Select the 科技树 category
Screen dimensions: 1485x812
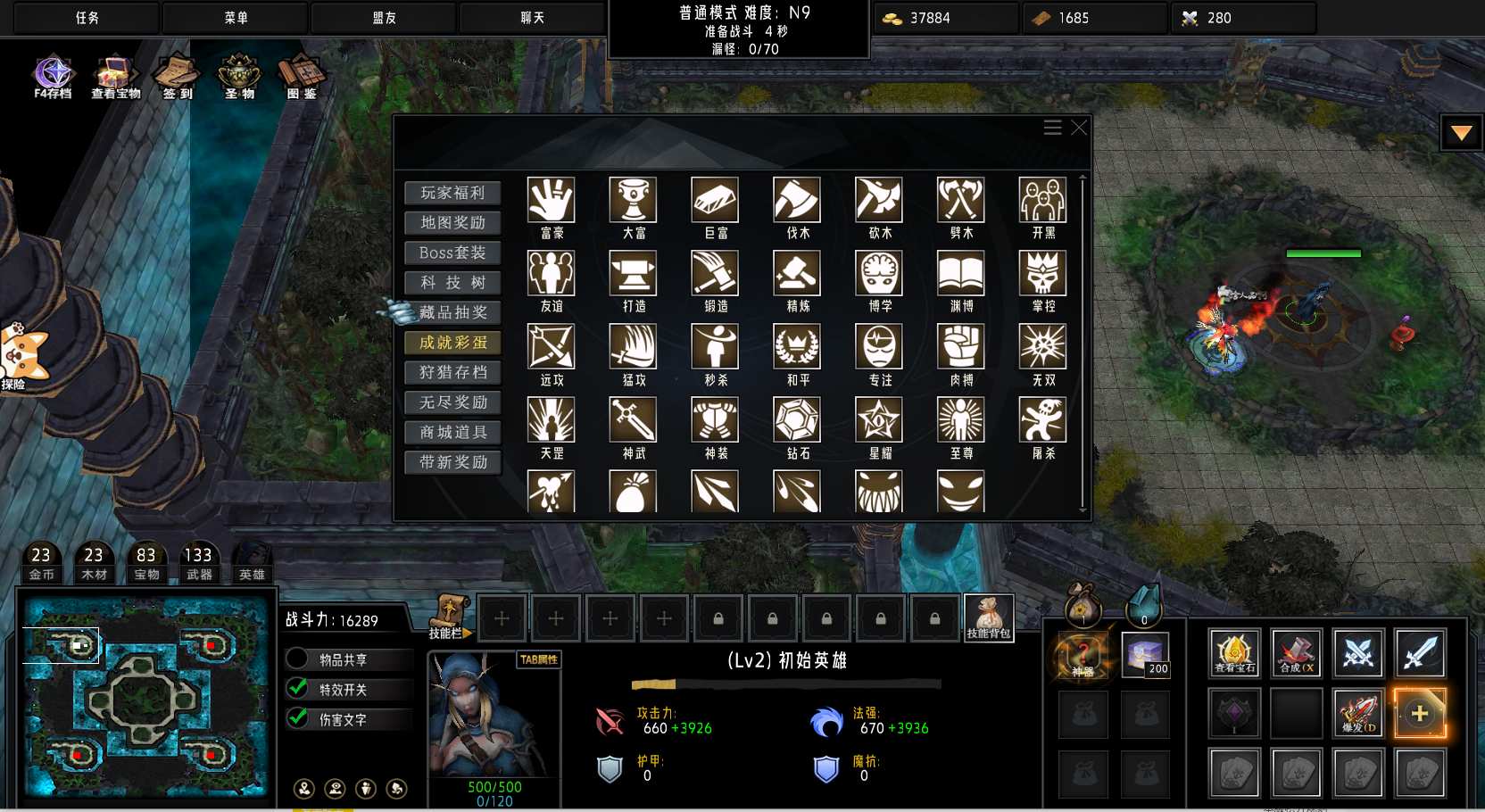tap(452, 283)
